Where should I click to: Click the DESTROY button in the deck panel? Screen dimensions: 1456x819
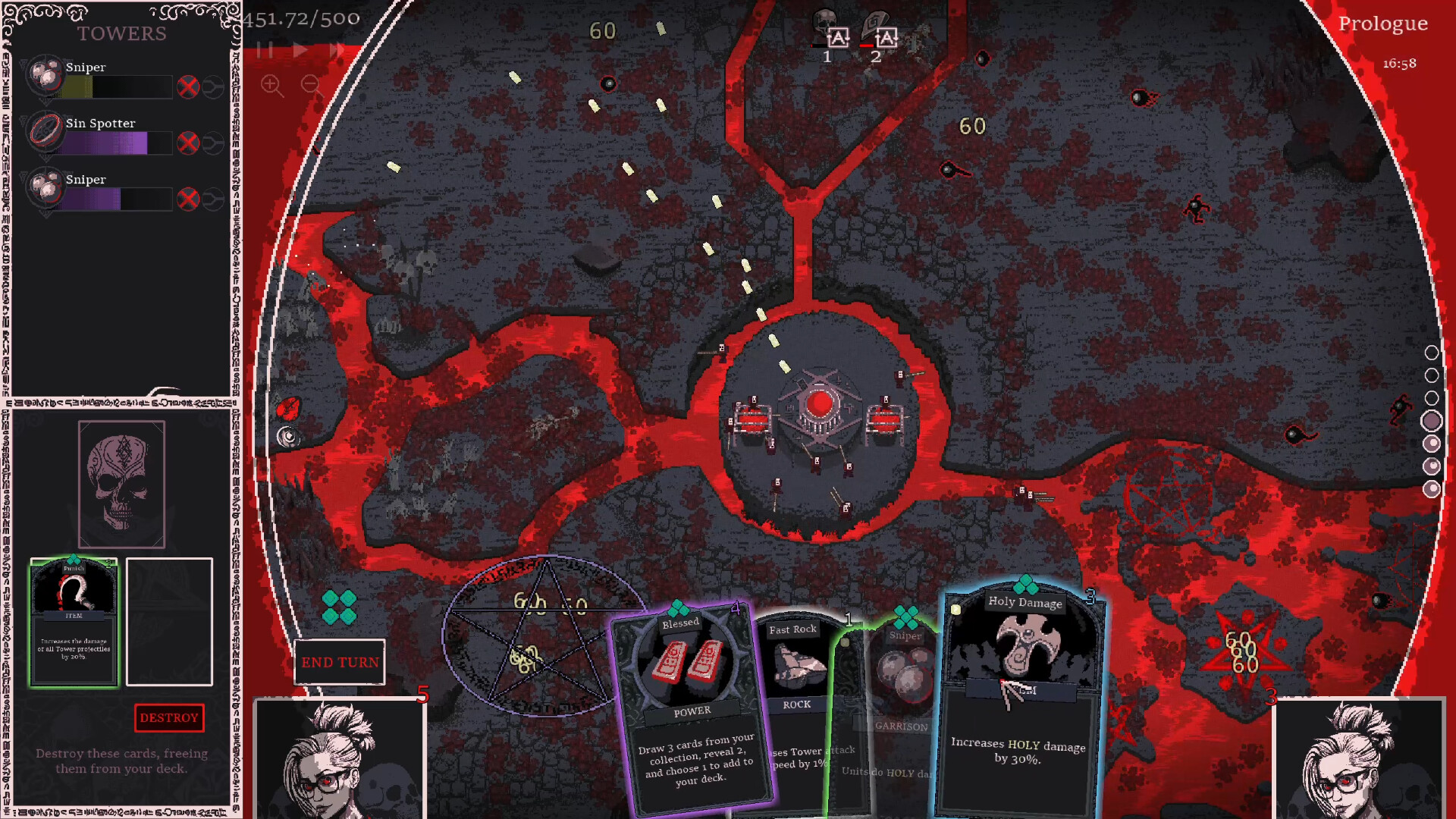169,717
